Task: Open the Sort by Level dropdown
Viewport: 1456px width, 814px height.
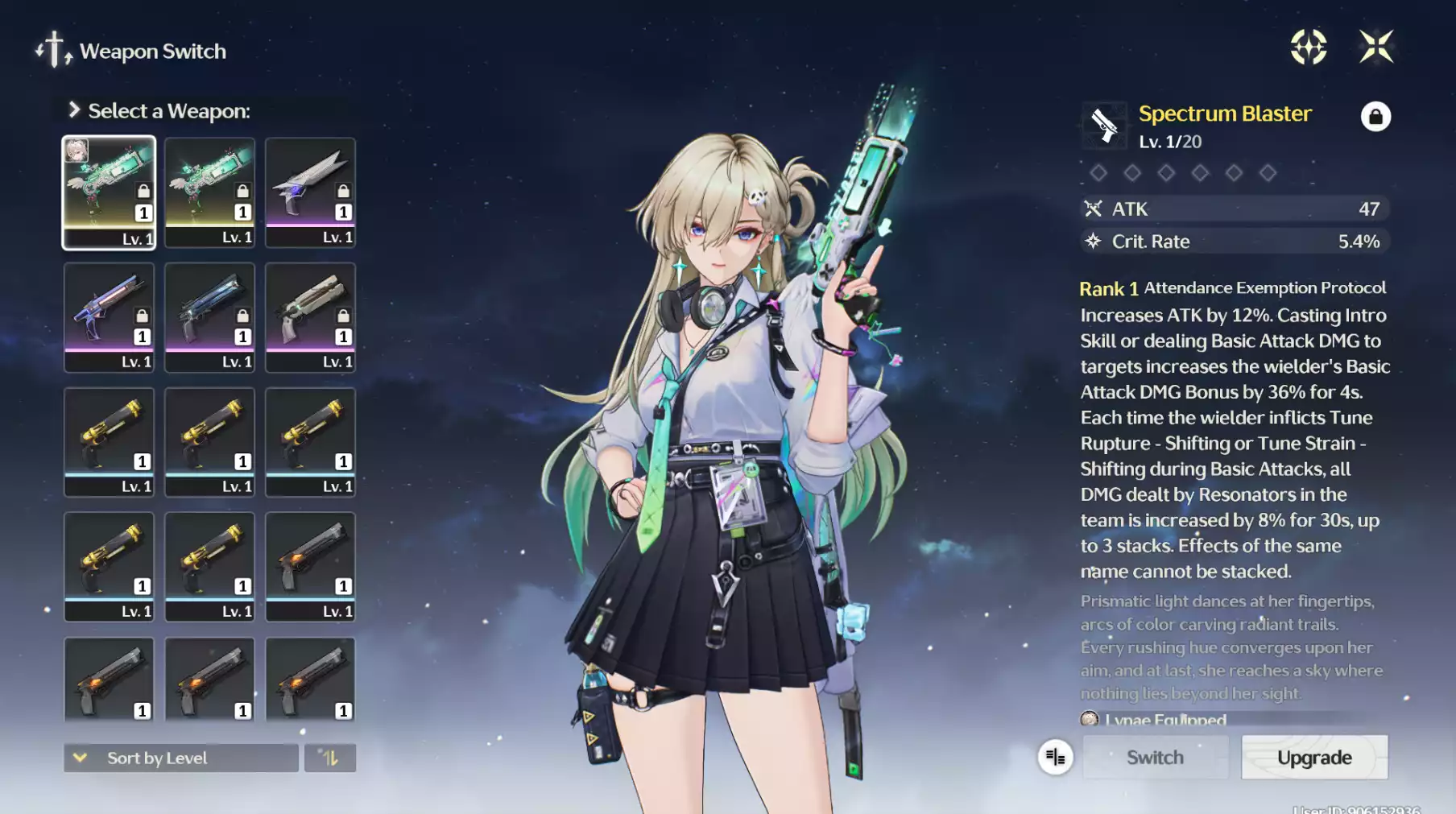Action: 181,758
